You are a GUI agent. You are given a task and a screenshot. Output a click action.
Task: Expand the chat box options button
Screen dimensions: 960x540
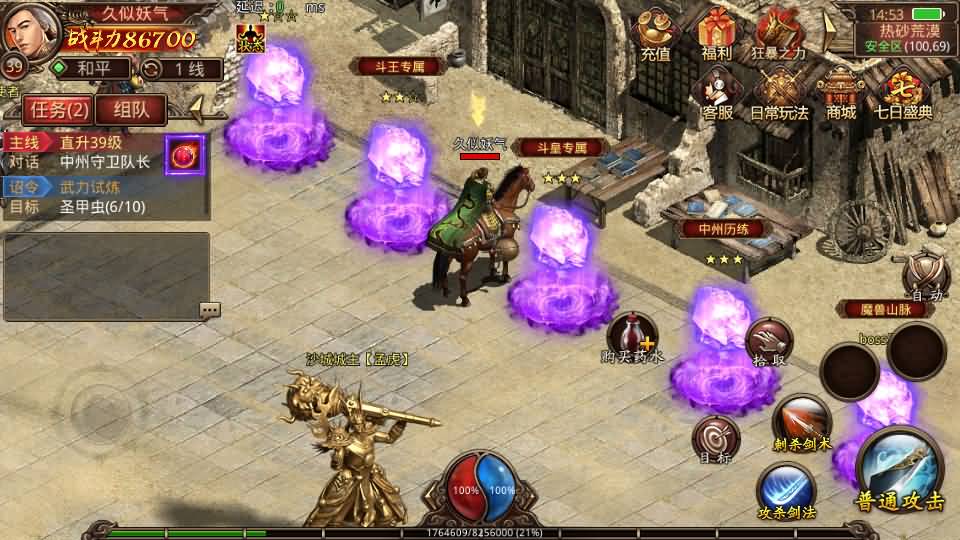coord(209,310)
